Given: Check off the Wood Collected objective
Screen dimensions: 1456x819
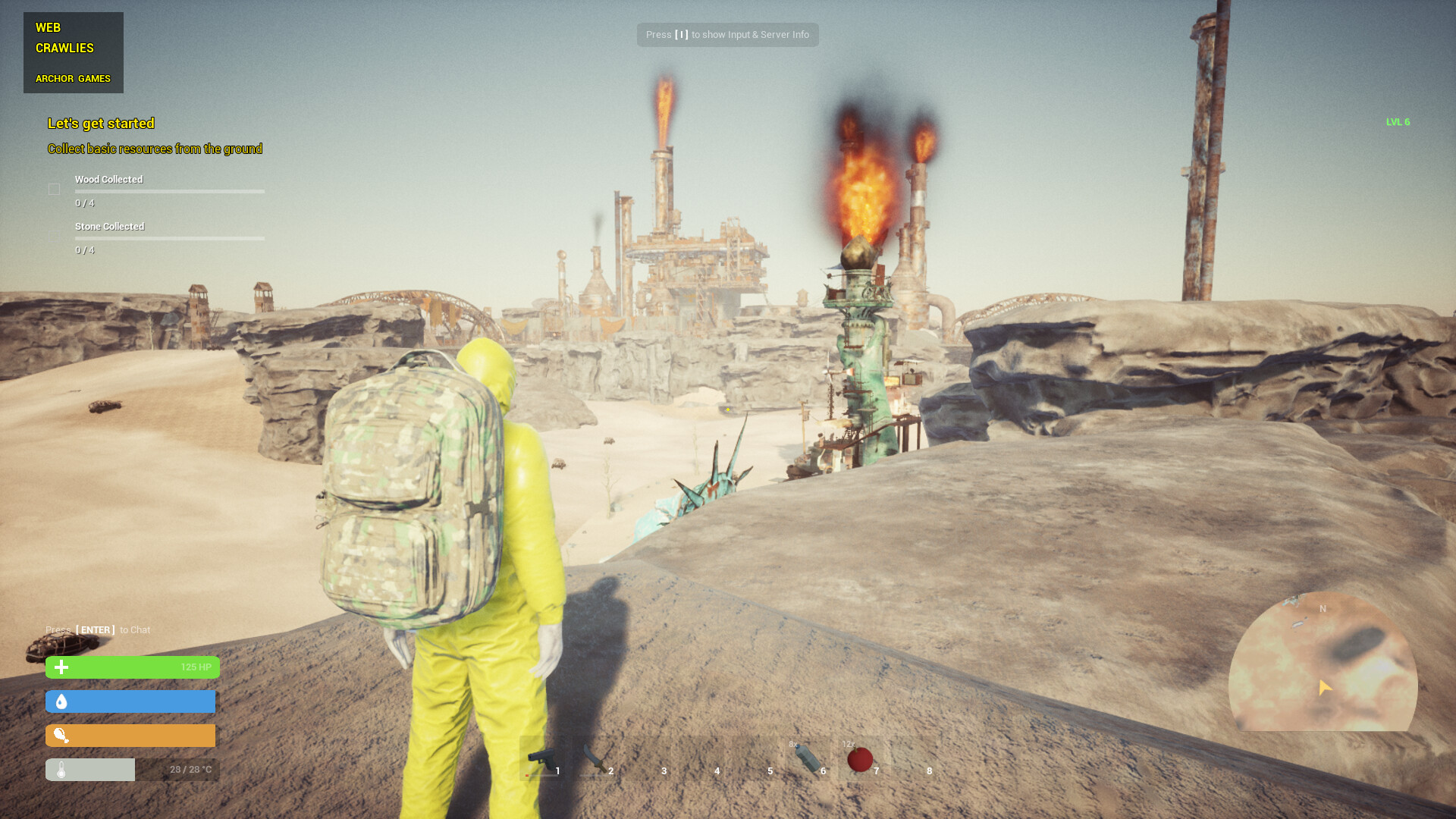Looking at the screenshot, I should [54, 188].
